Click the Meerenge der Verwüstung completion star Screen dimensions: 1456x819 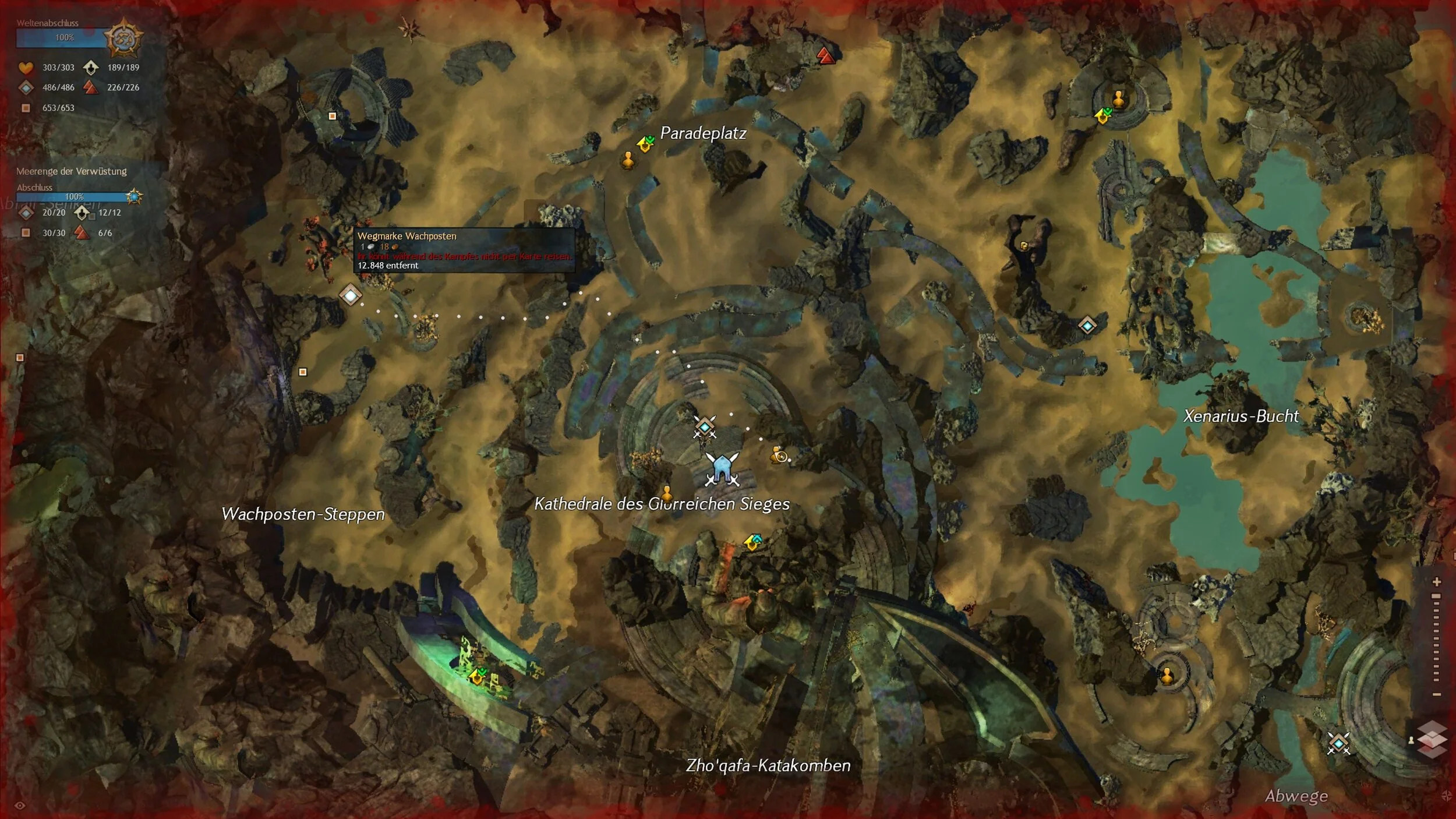tap(135, 196)
